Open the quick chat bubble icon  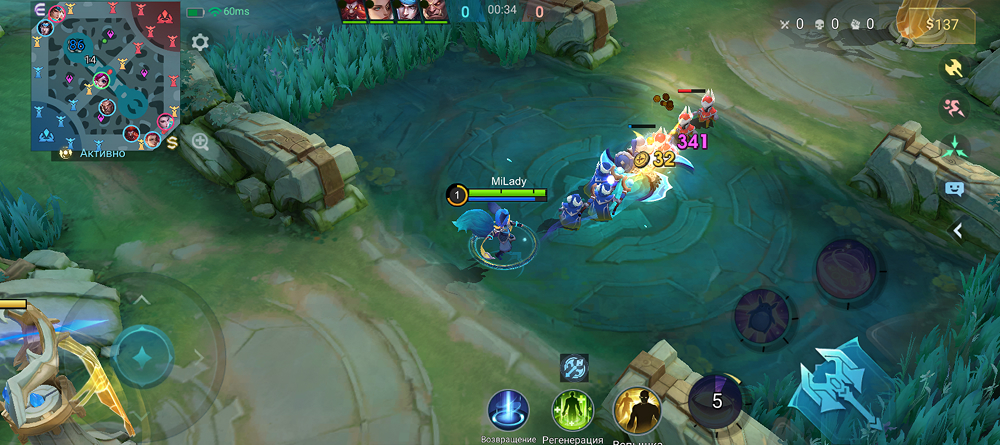[954, 188]
